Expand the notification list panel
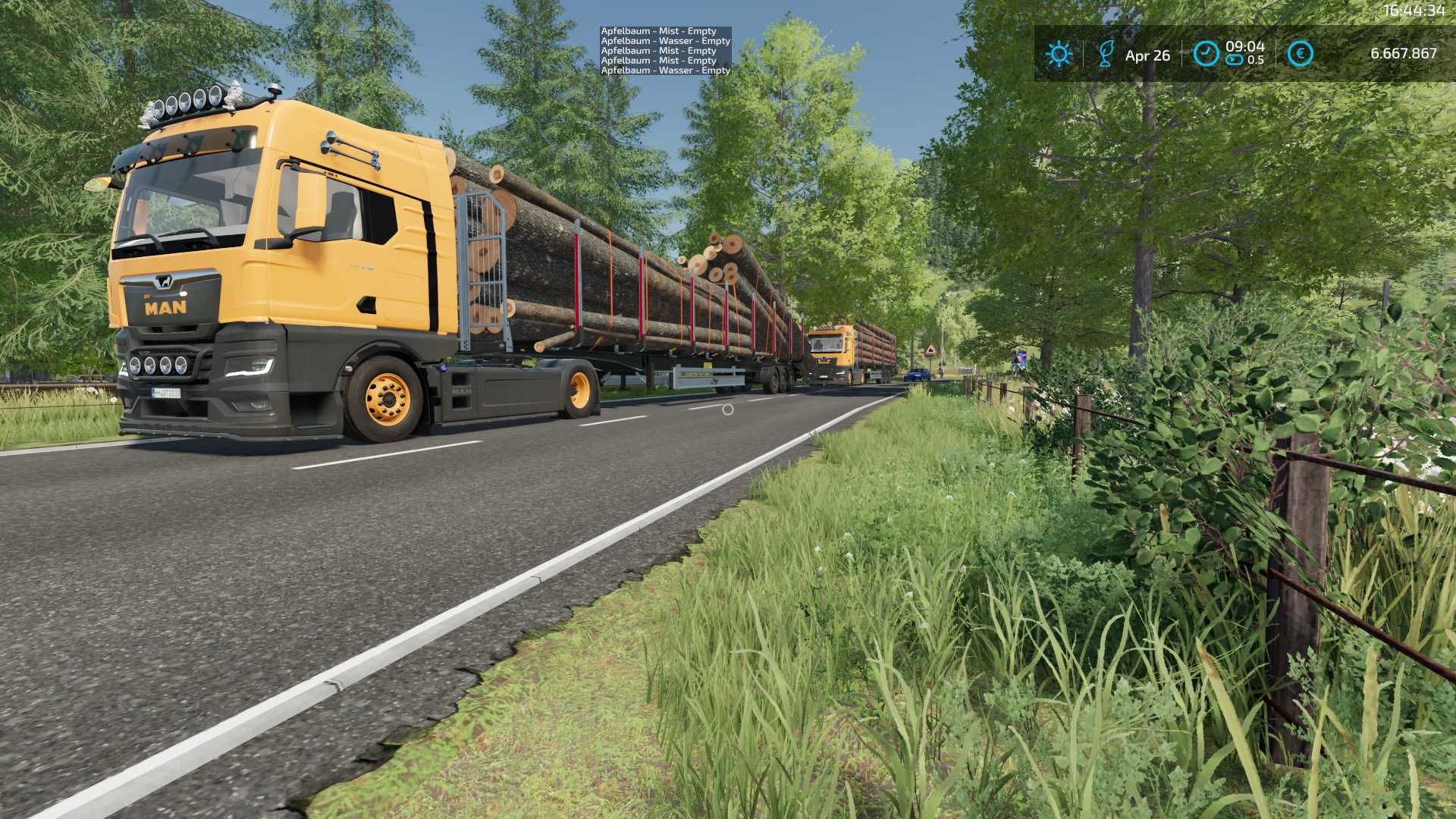This screenshot has height=819, width=1456. pos(664,50)
